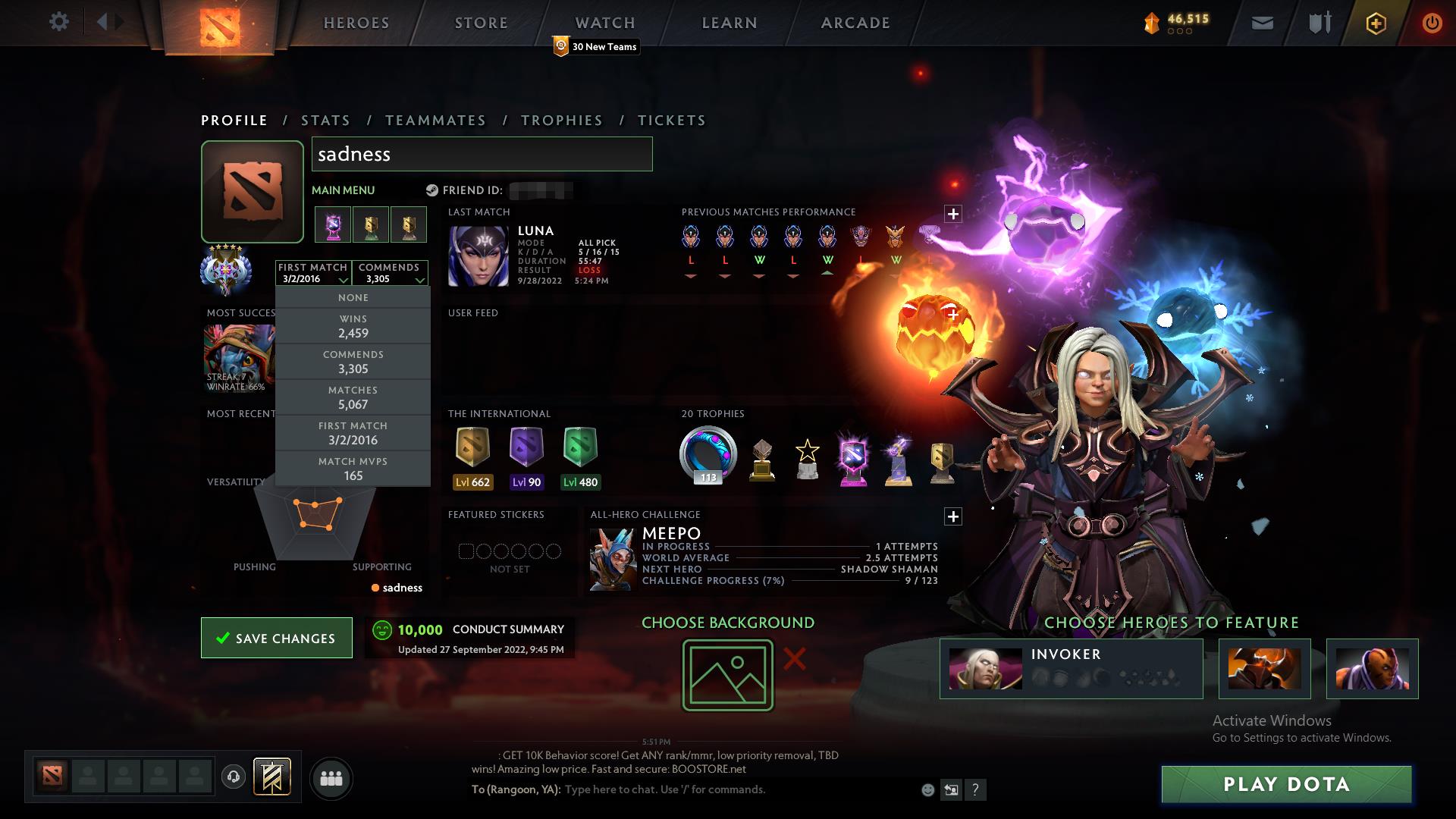This screenshot has height=819, width=1456.
Task: Open the party finder people icon bottom right
Action: pos(331,778)
